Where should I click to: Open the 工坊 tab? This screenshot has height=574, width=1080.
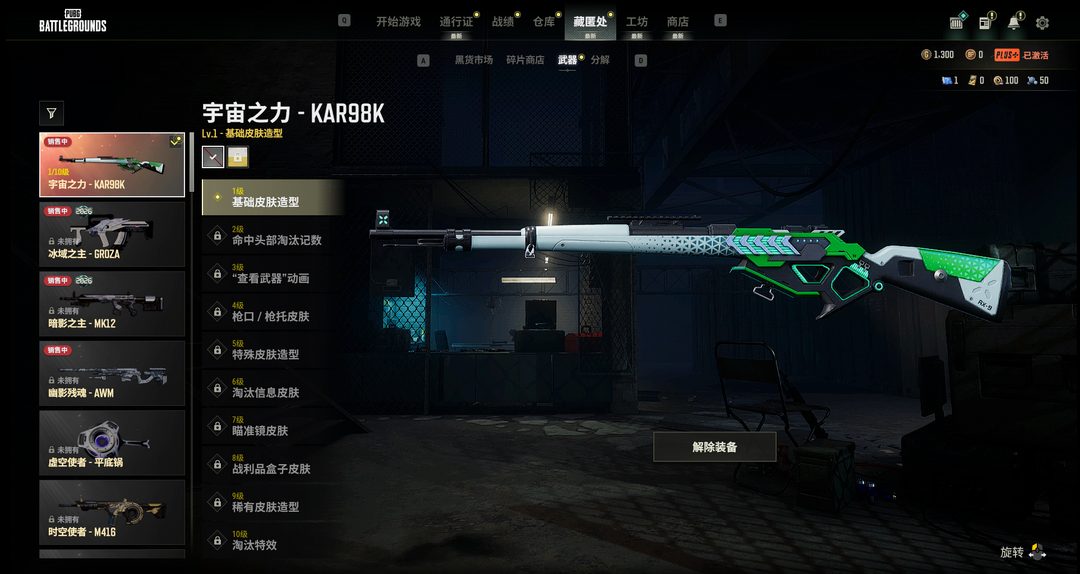click(x=637, y=21)
